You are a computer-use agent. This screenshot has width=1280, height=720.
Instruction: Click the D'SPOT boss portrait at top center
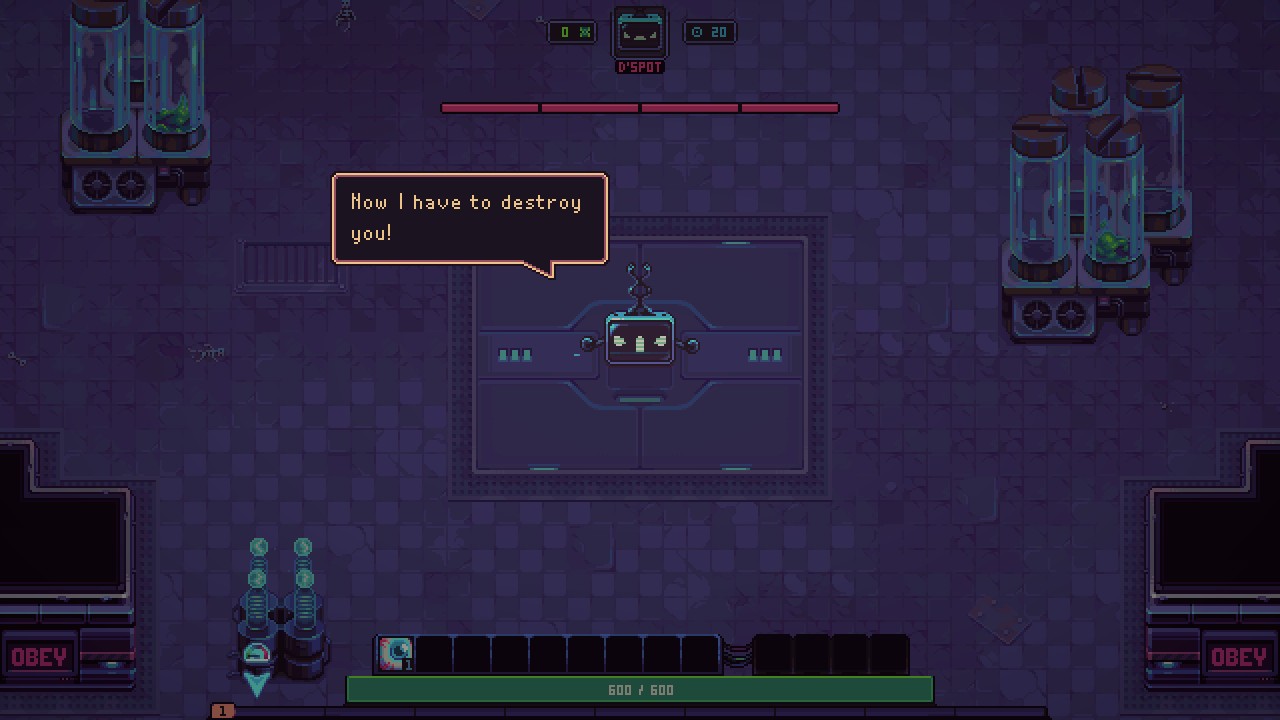[639, 32]
